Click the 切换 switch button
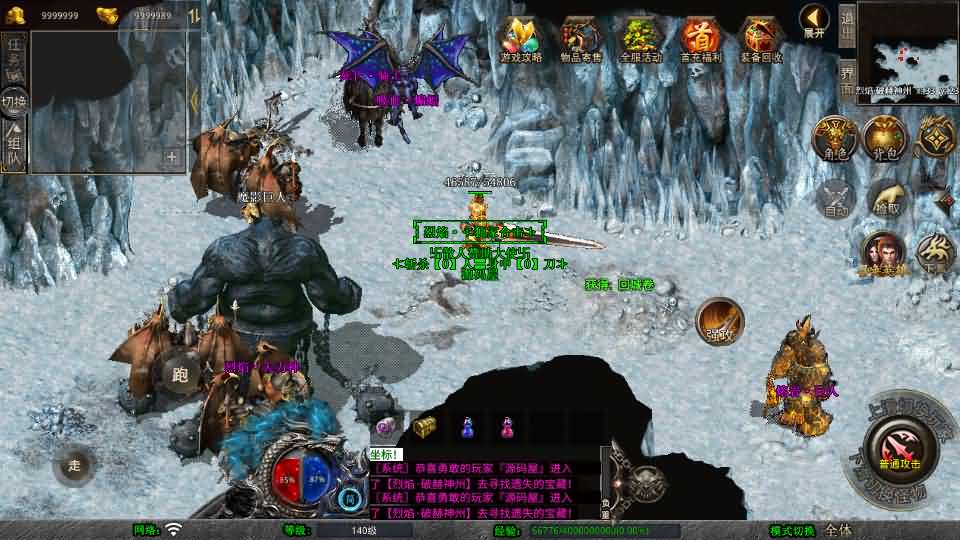This screenshot has height=540, width=960. click(x=14, y=101)
